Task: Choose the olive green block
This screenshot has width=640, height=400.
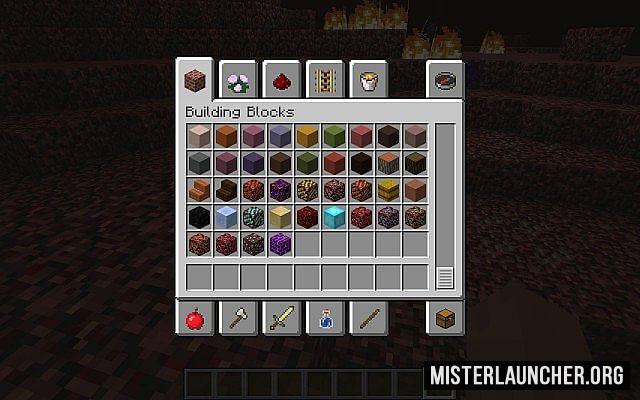Action: (x=335, y=136)
